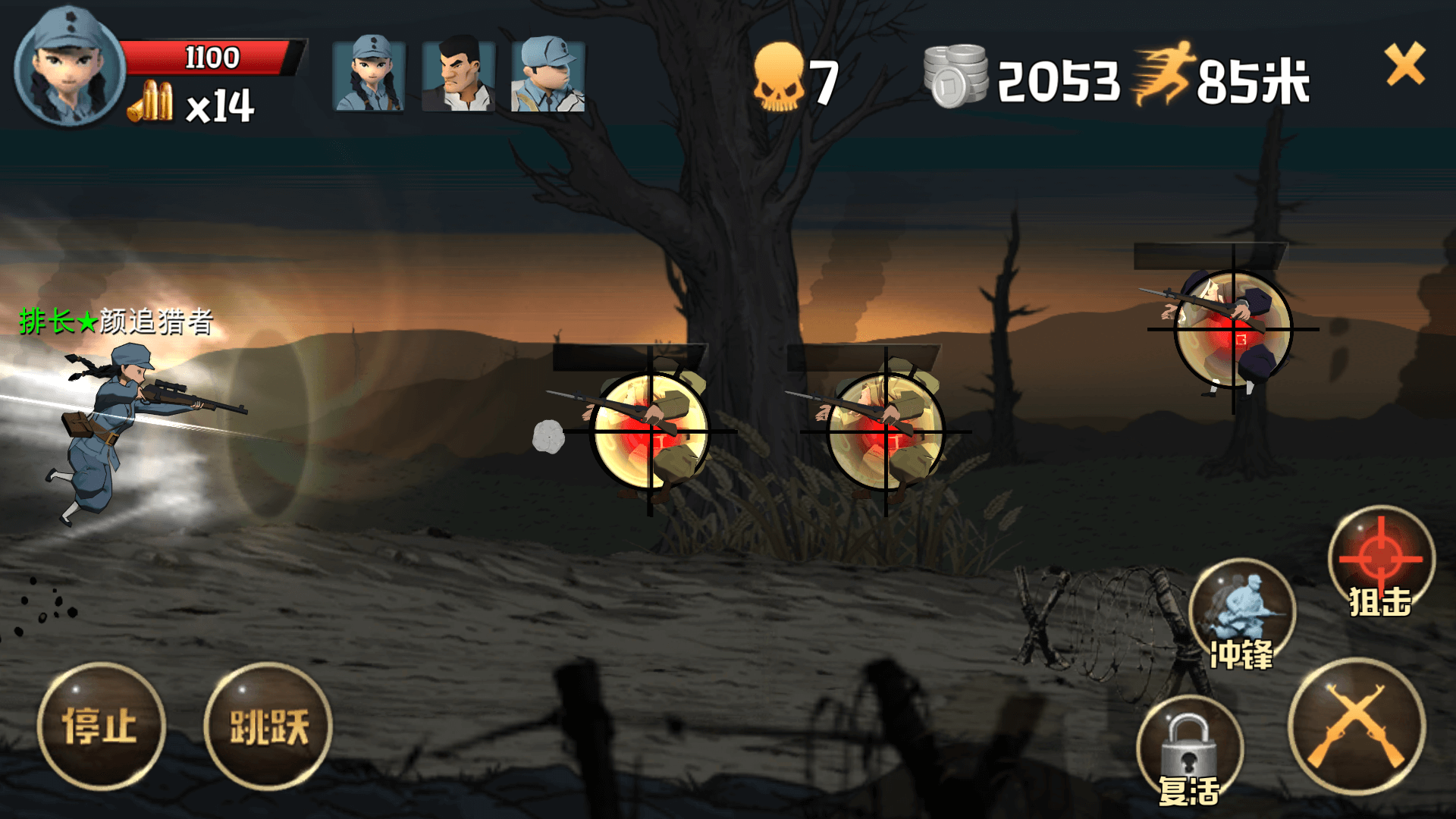
Task: Tap the 排长★颜追猎者 name label
Action: click(114, 322)
